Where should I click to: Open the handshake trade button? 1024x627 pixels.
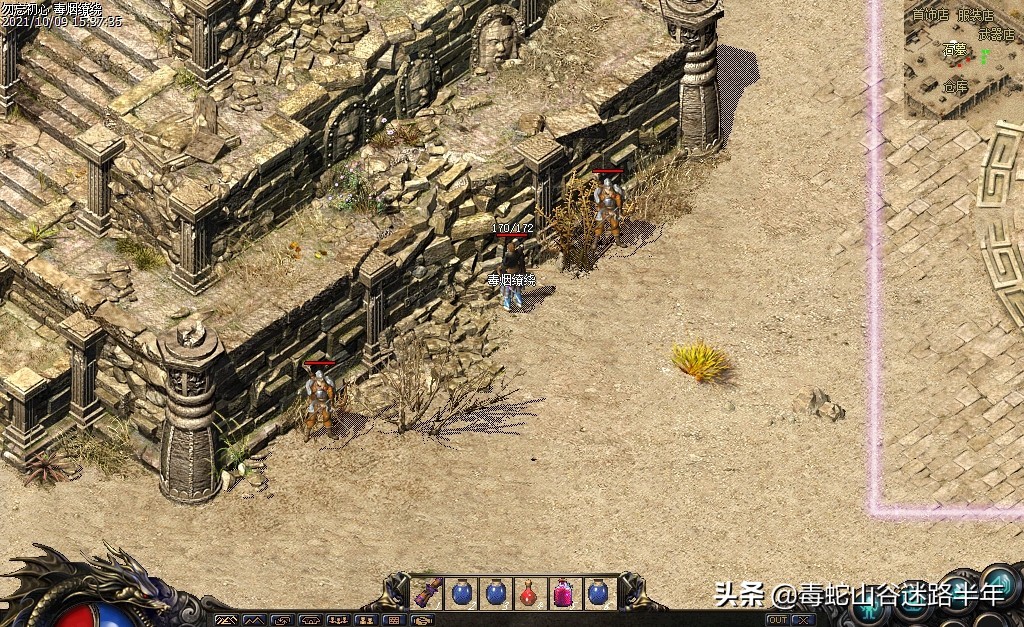point(422,620)
